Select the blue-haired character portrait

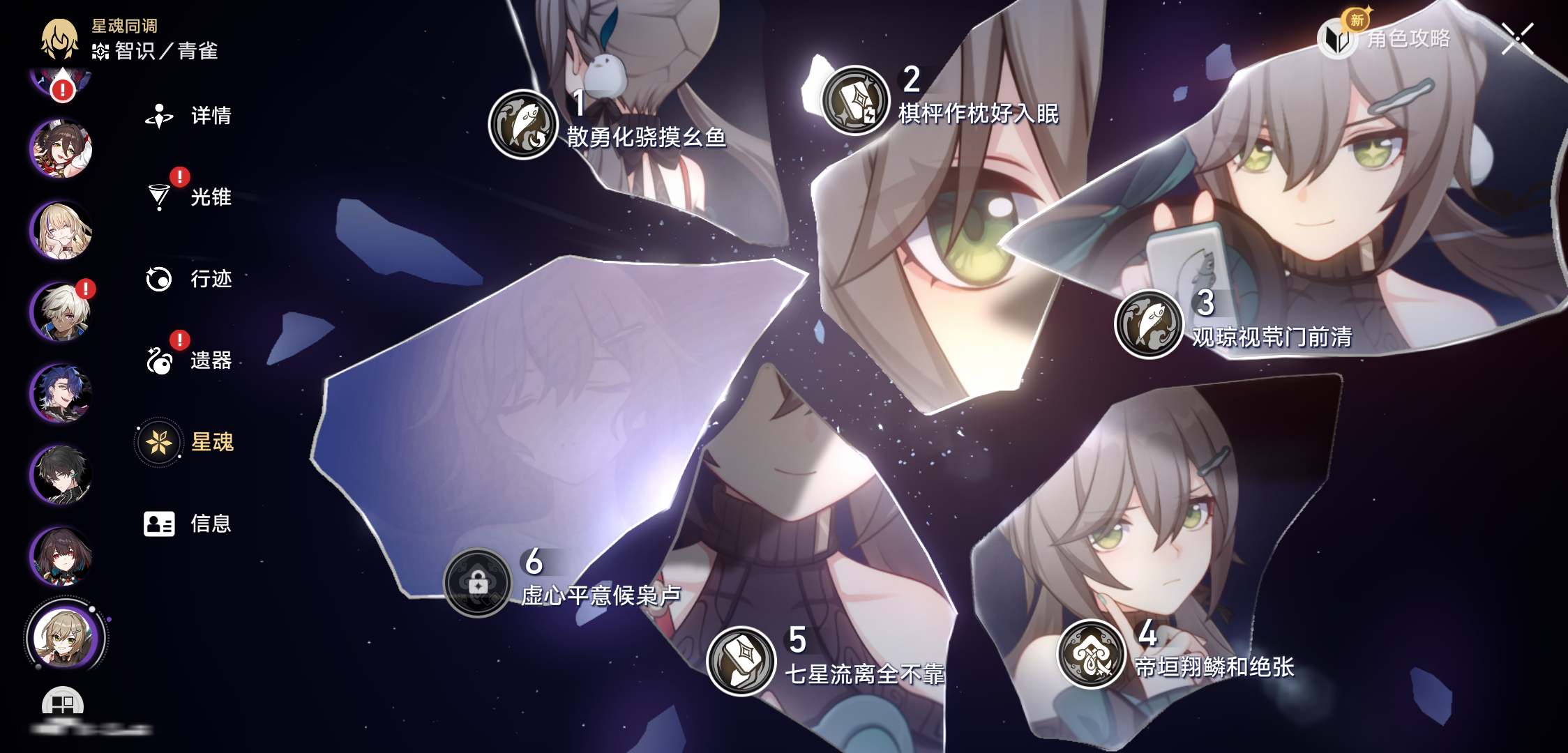coord(61,393)
